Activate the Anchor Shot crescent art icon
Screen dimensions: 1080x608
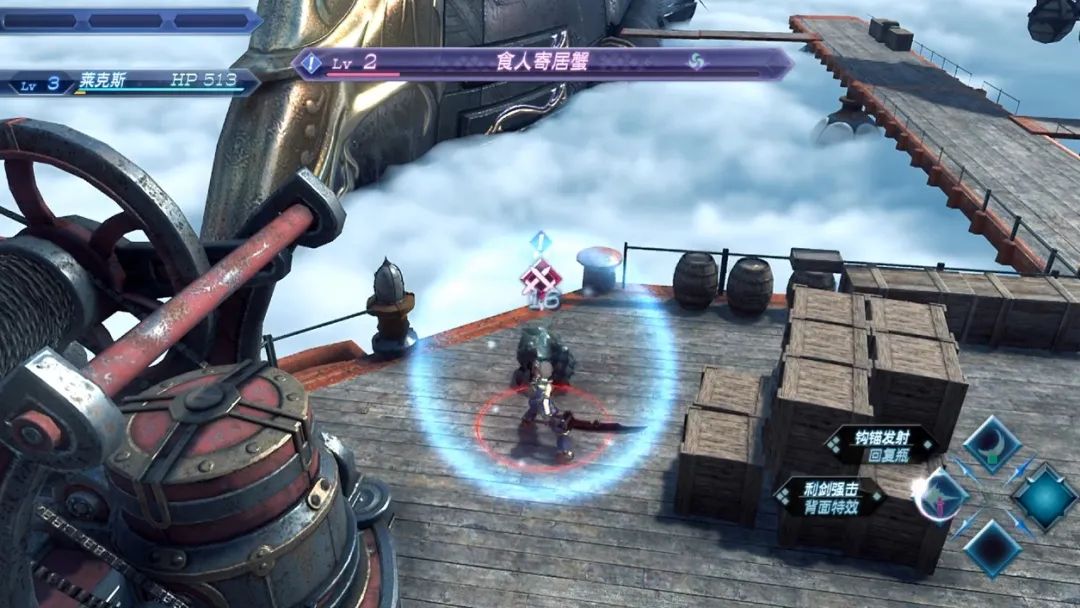(991, 445)
